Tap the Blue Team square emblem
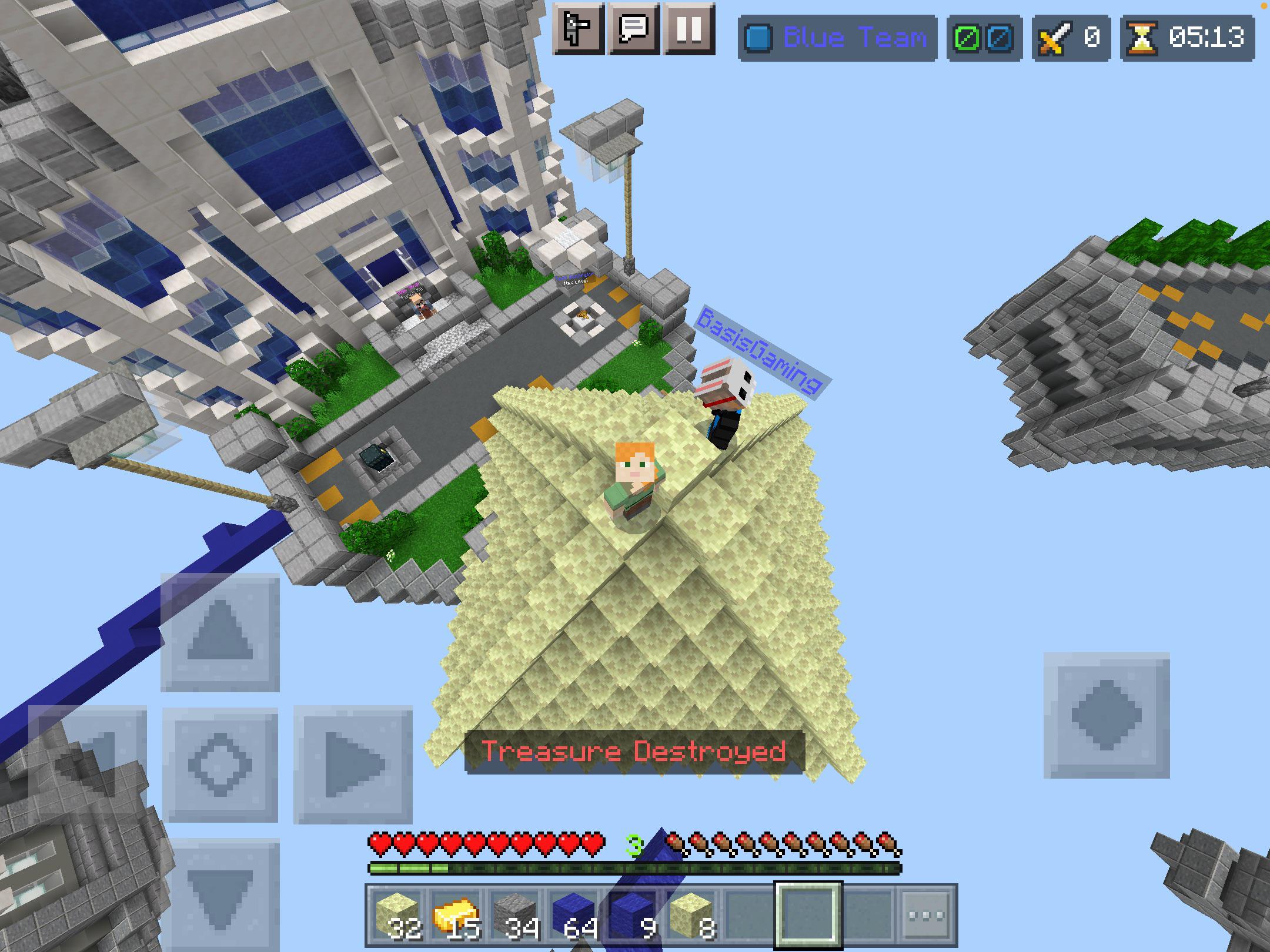 point(758,38)
